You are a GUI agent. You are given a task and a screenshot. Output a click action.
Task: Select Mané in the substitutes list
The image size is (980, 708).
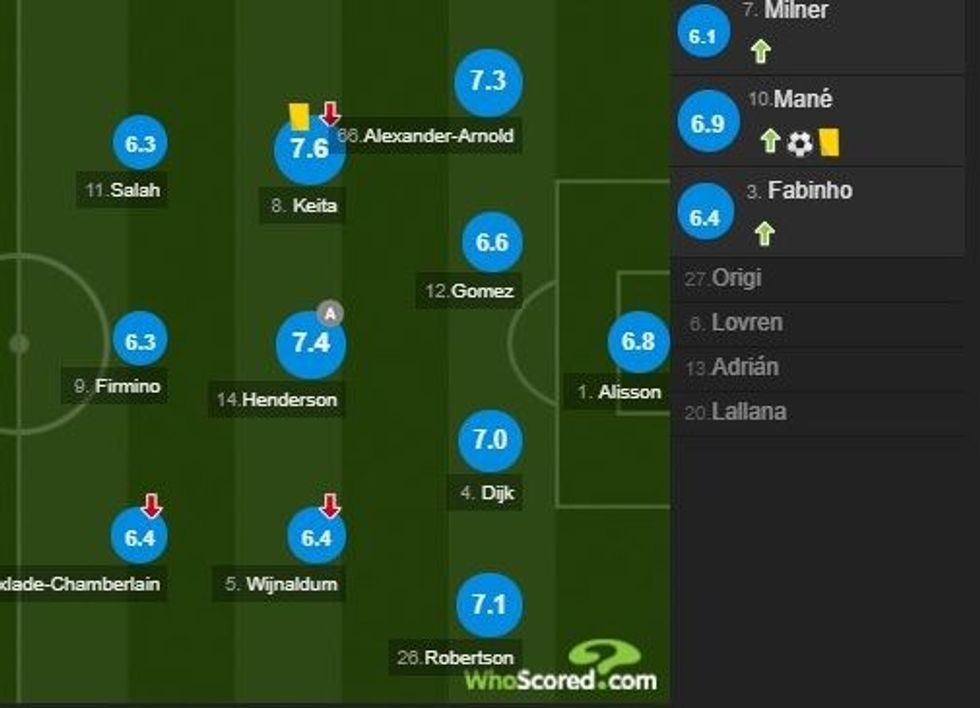[x=823, y=120]
